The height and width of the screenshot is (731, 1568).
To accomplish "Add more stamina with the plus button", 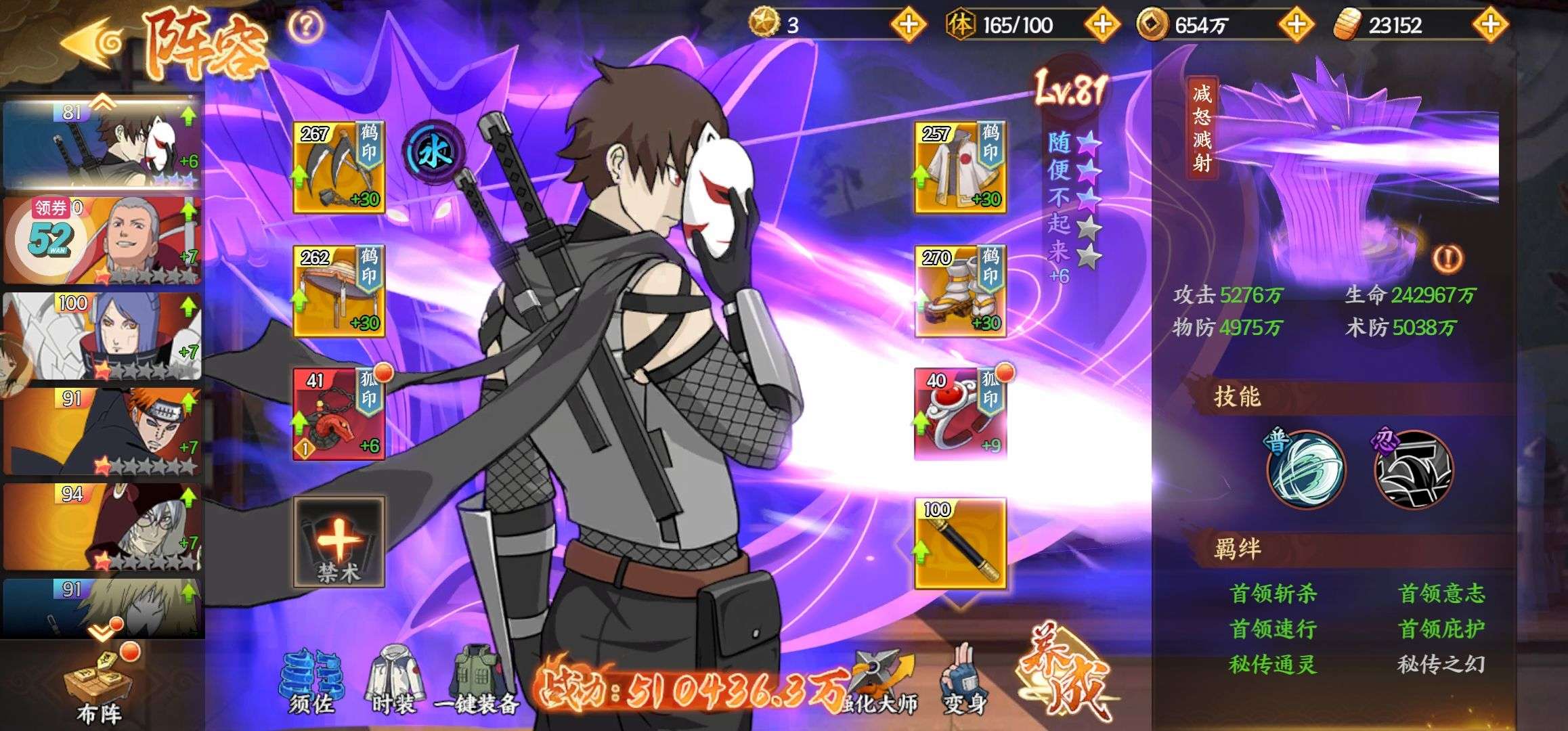I will click(x=1102, y=26).
